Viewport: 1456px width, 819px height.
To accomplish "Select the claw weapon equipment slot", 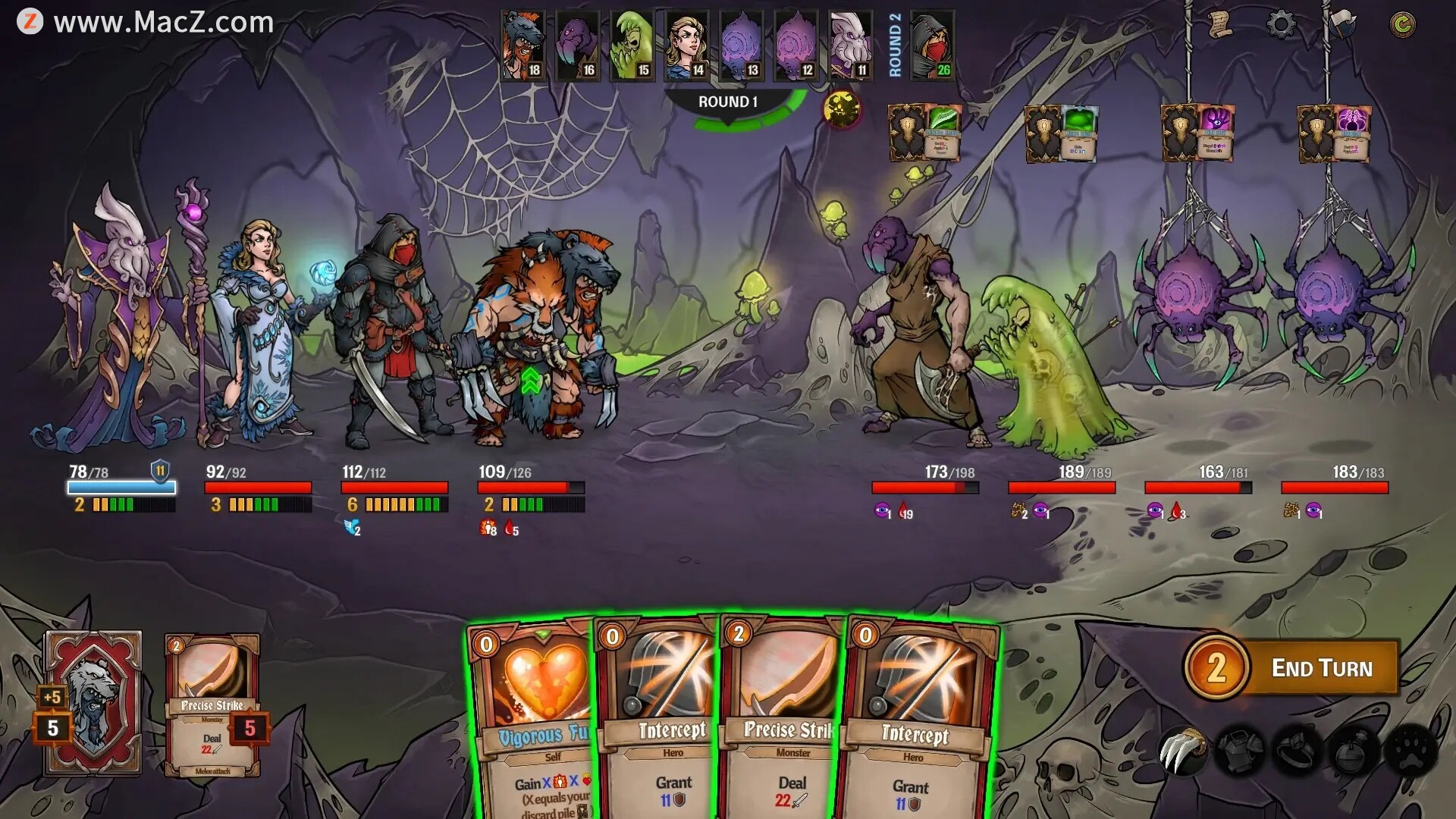I will tap(1182, 750).
